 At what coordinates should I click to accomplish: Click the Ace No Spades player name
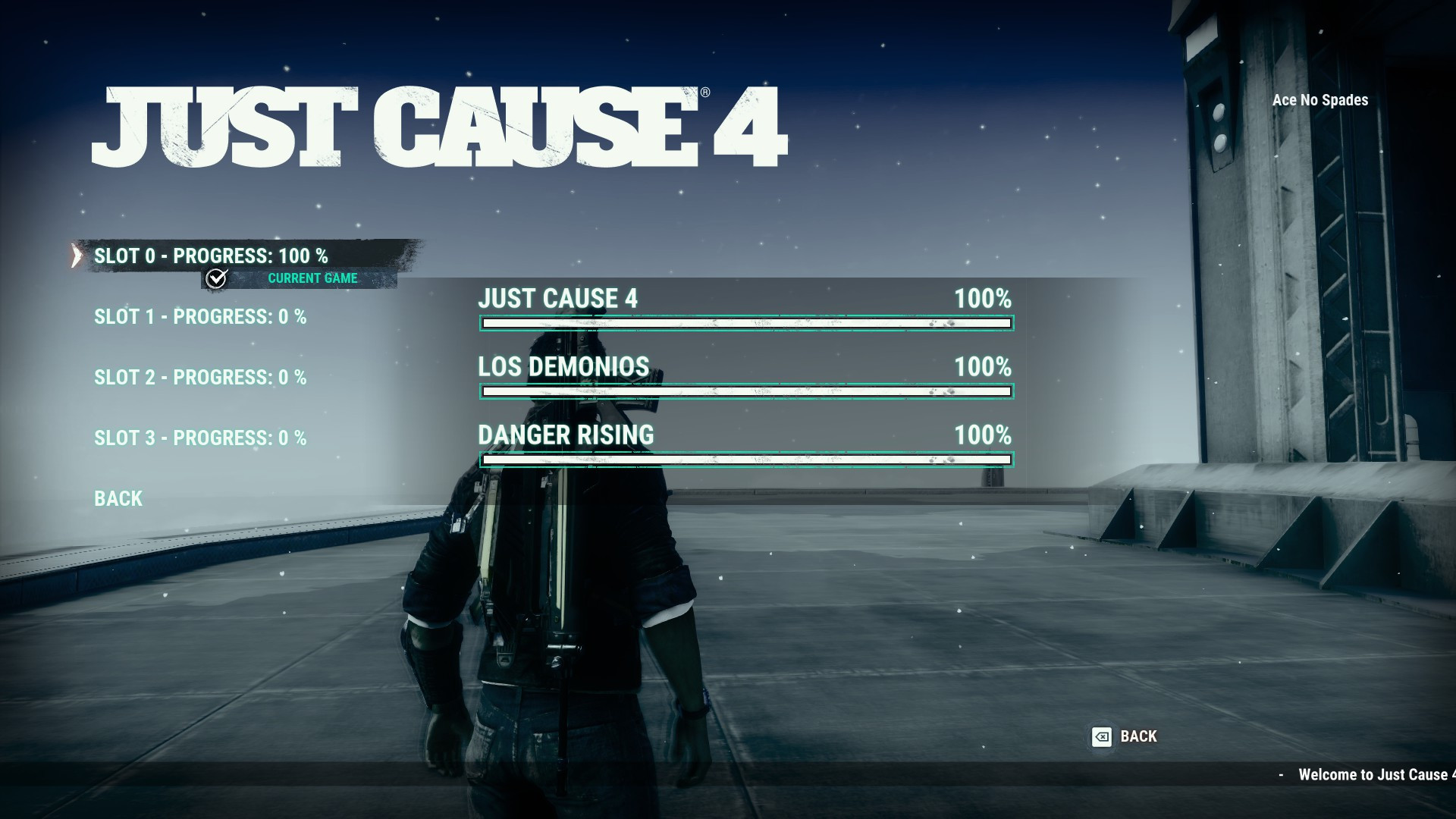(1319, 99)
